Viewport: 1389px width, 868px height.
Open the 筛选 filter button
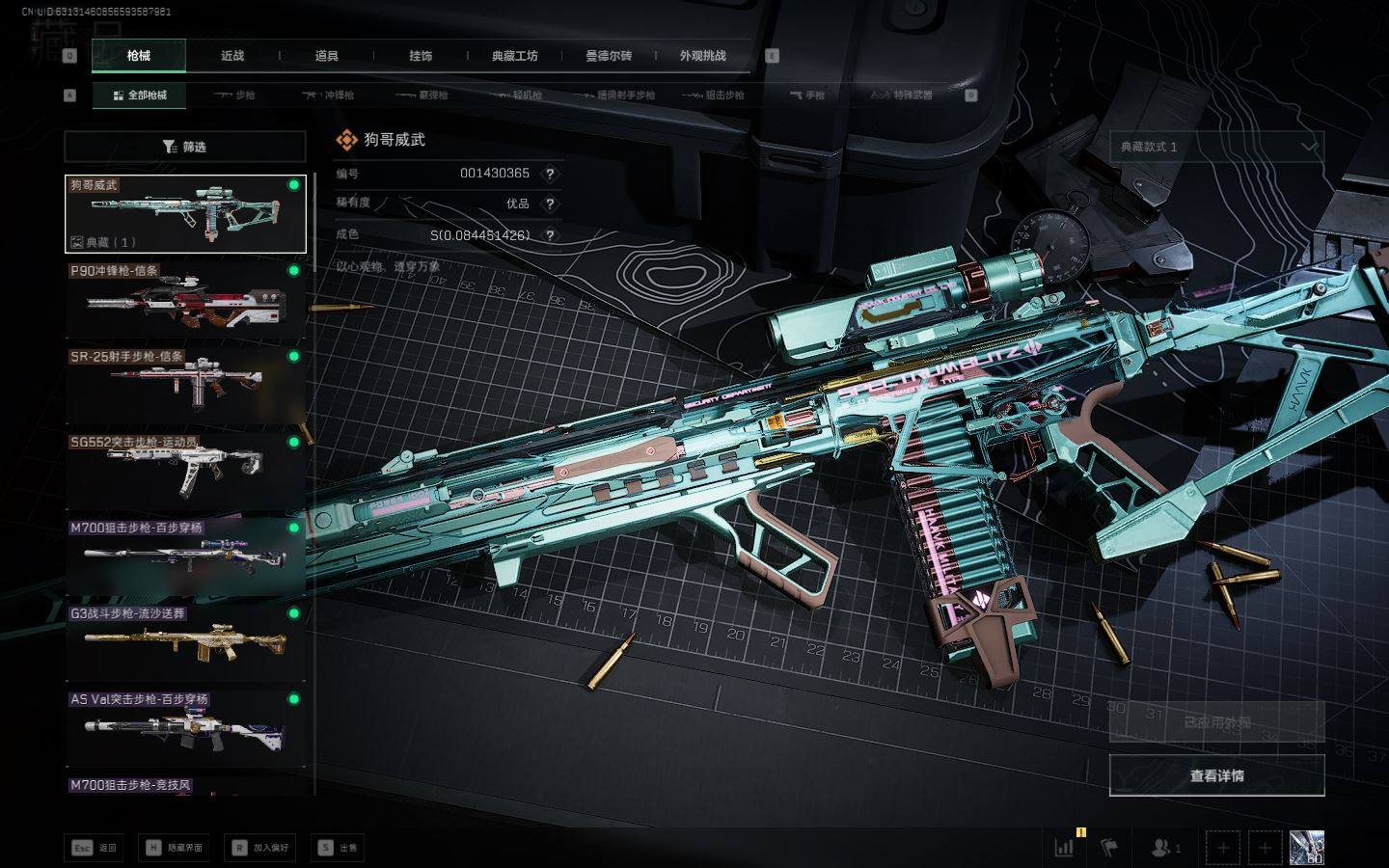point(184,147)
